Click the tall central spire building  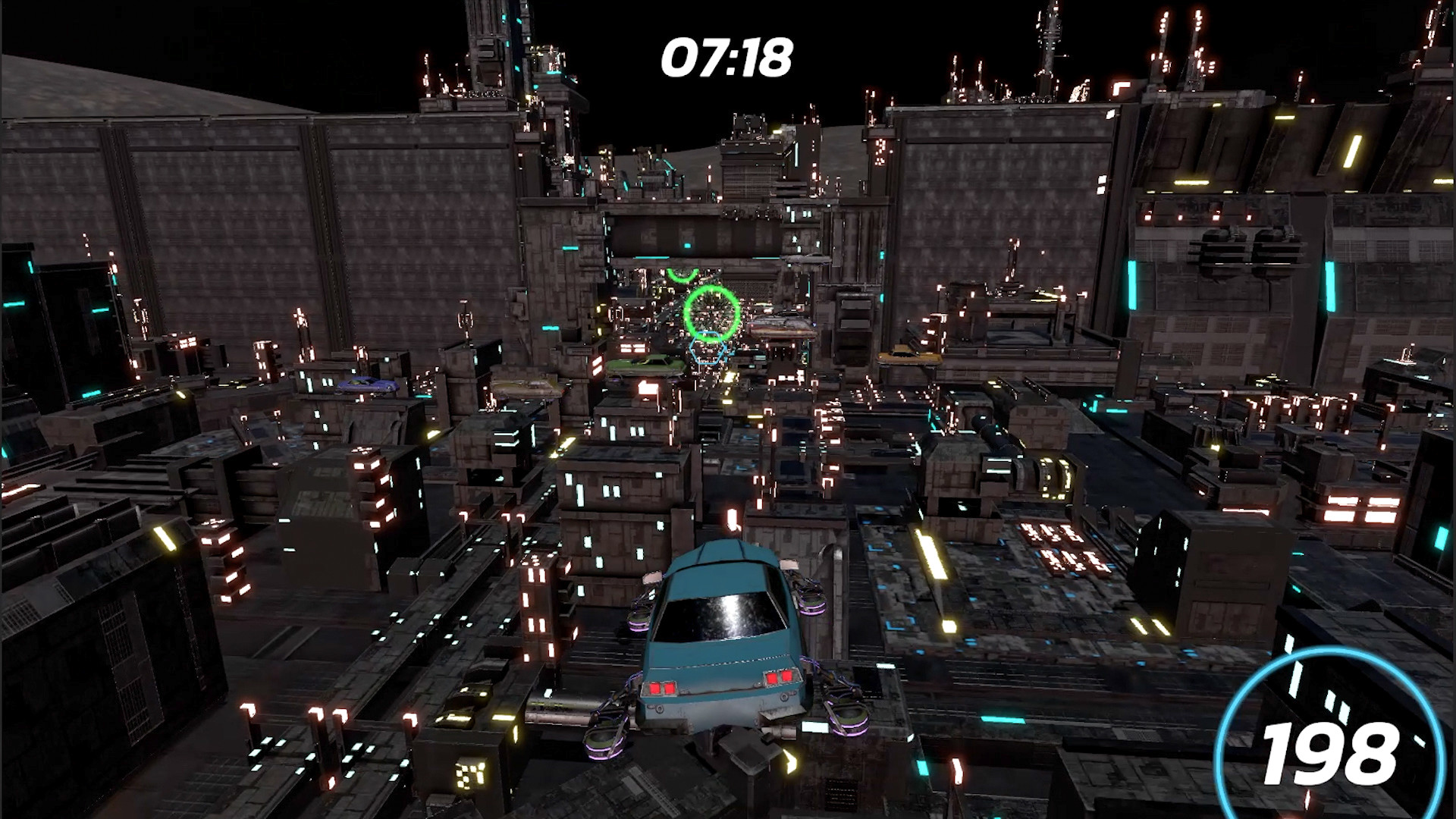pyautogui.click(x=493, y=45)
